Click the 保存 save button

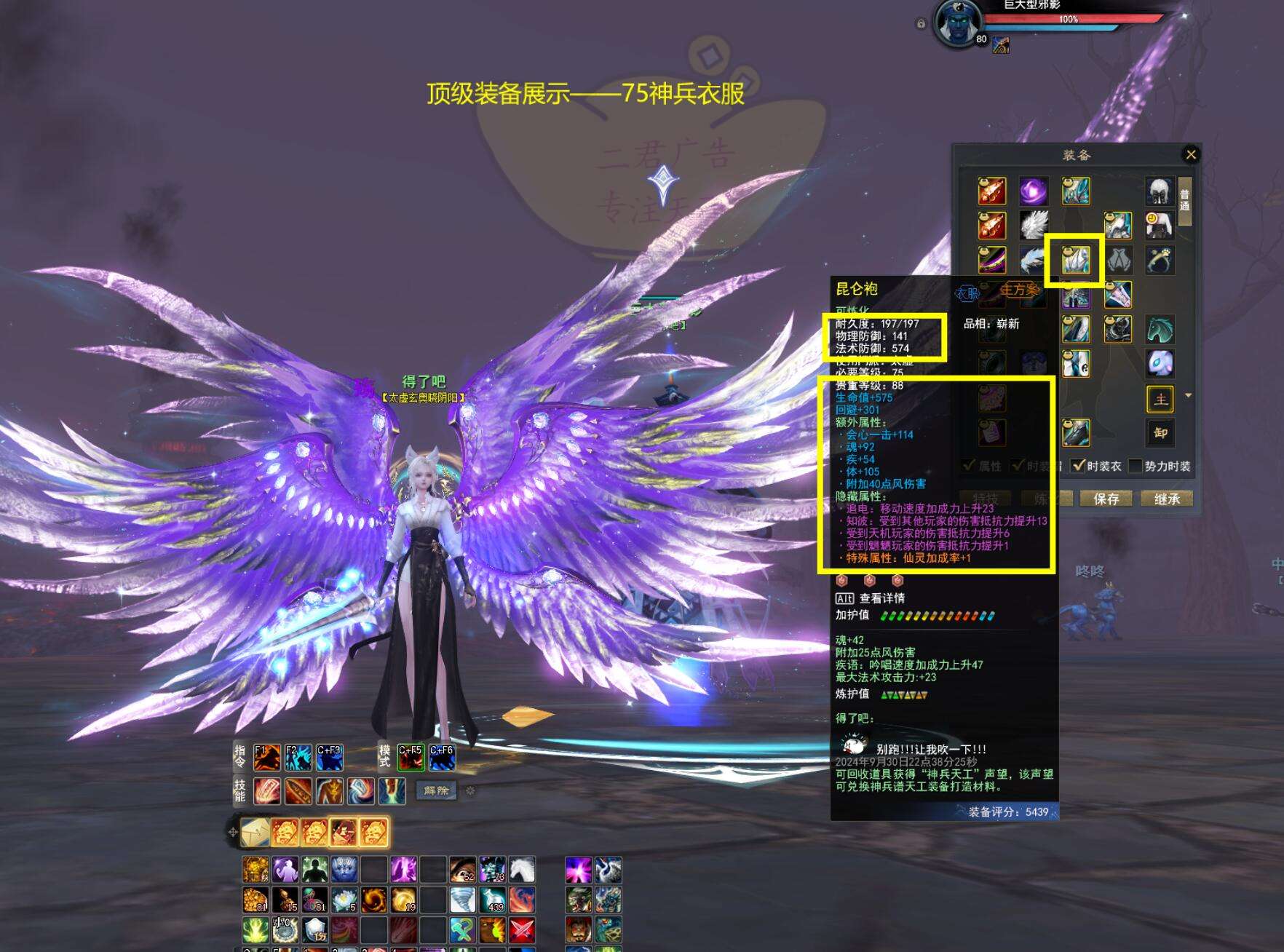(x=1106, y=499)
